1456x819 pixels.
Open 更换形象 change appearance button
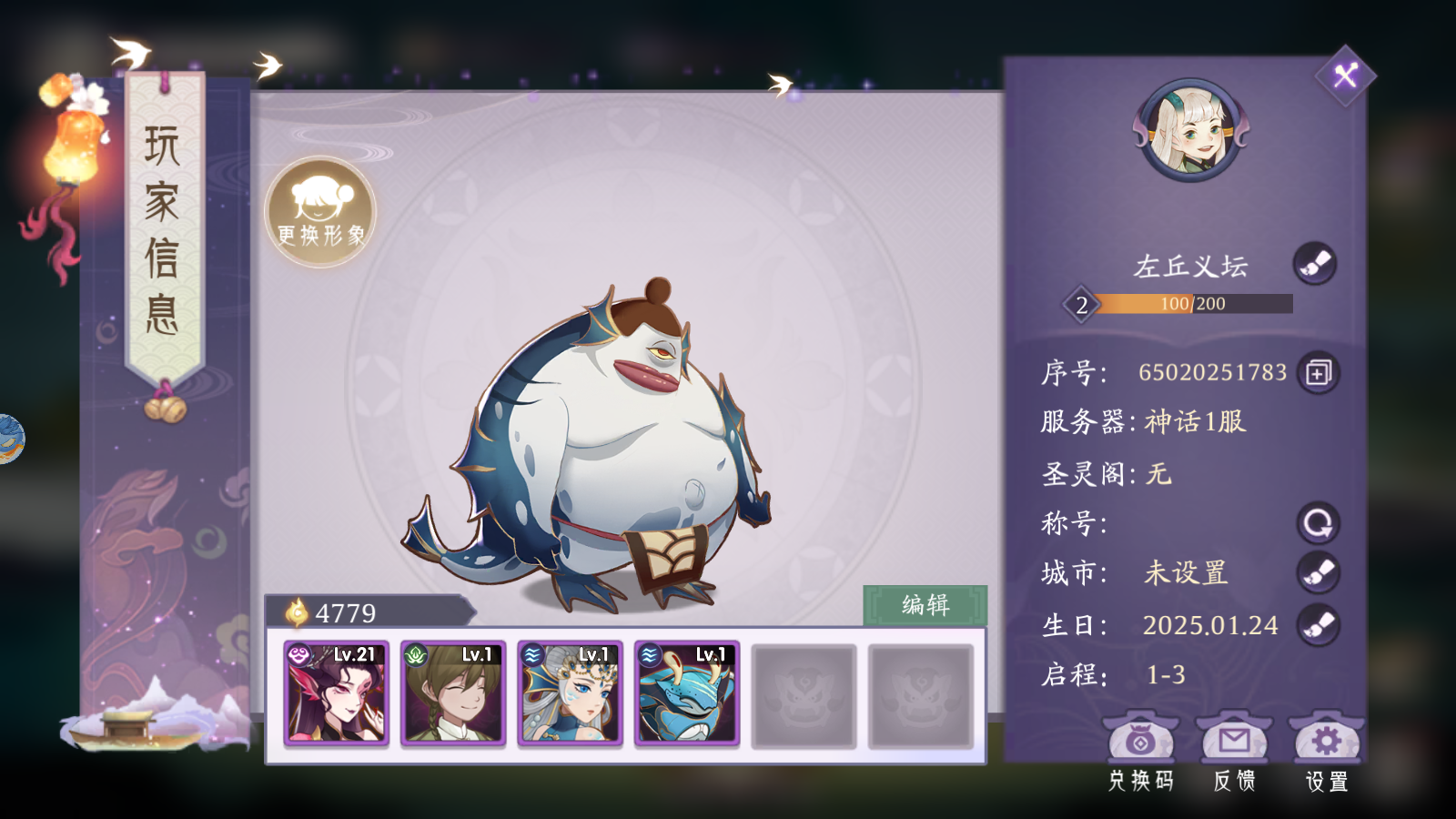pos(320,212)
